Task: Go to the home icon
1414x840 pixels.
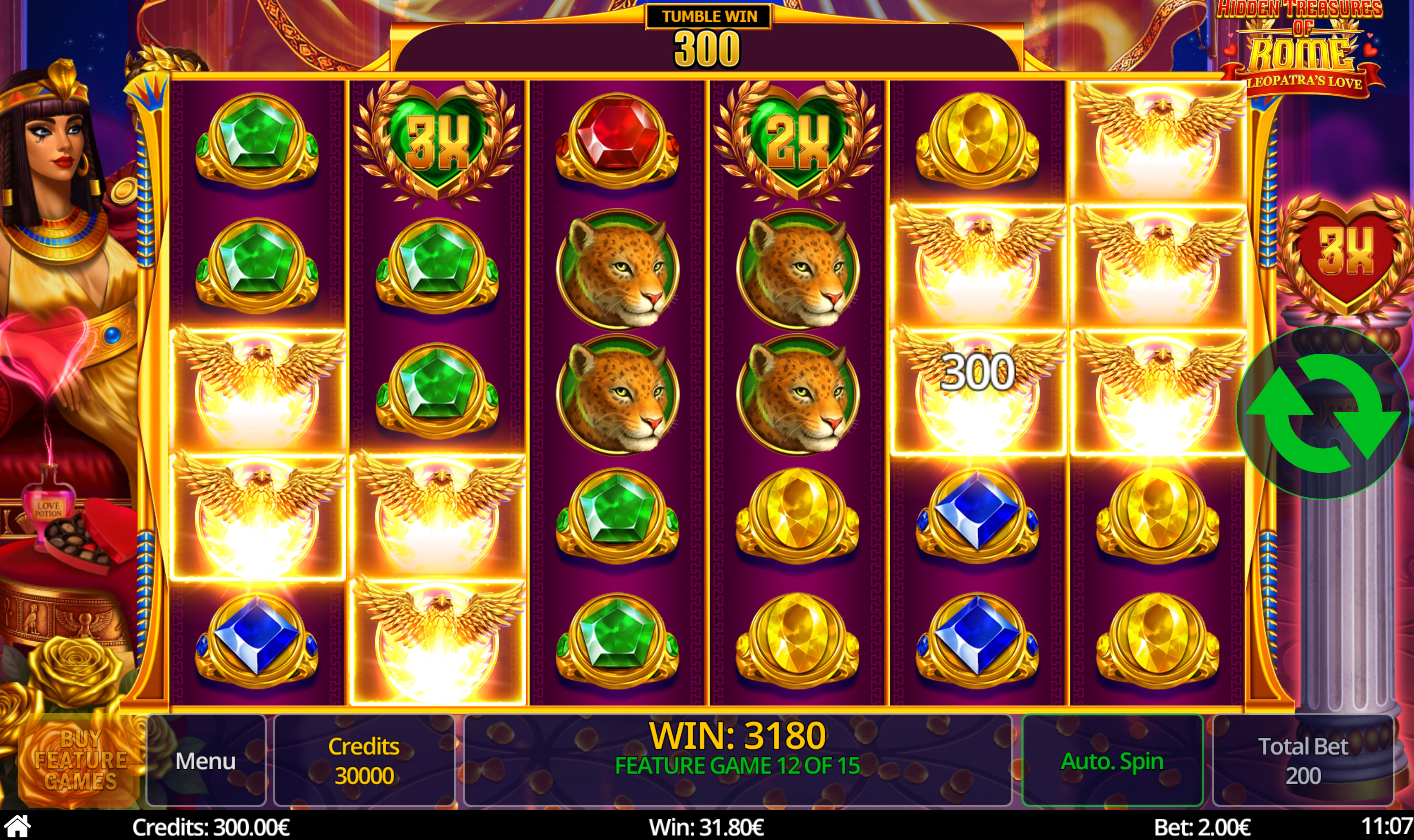Action: 17,827
